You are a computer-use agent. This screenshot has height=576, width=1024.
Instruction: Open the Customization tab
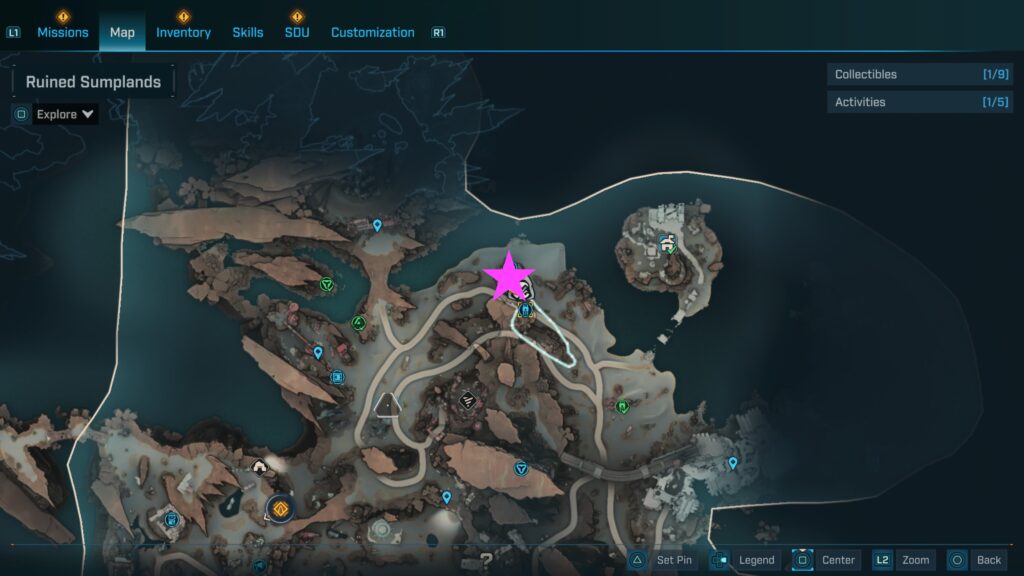[372, 32]
